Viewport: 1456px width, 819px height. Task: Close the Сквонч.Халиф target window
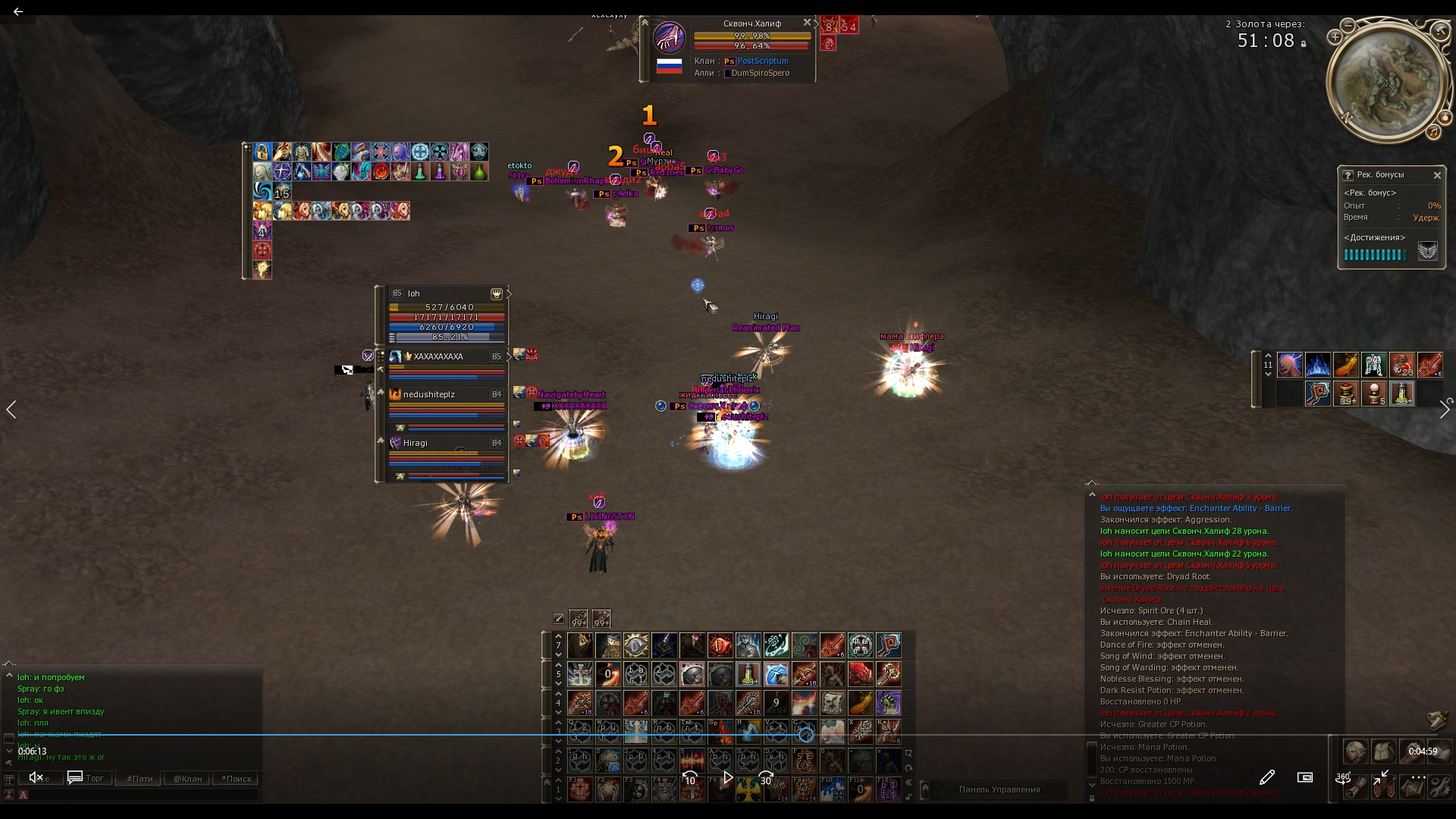point(807,23)
